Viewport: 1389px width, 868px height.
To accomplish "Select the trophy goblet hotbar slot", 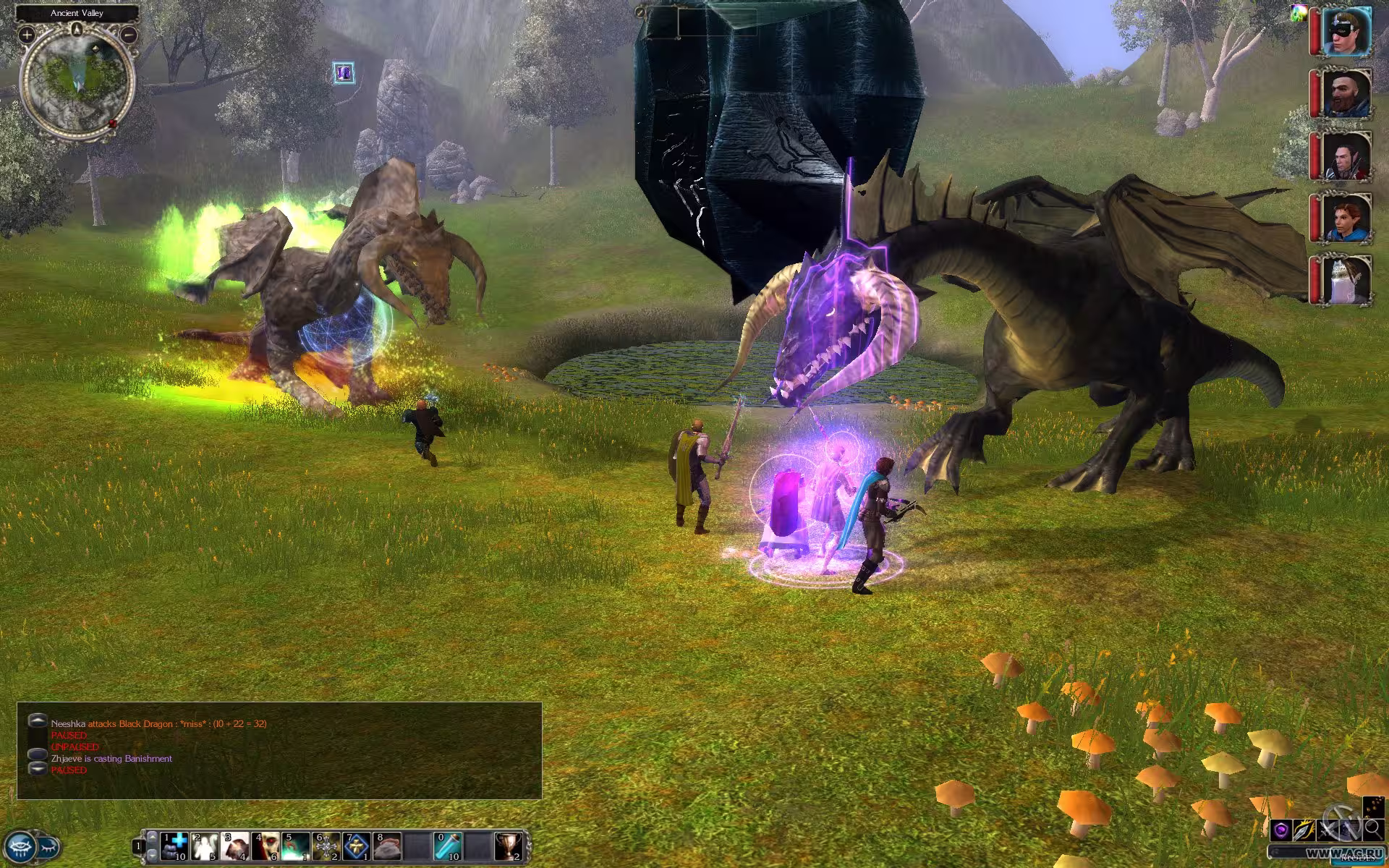I will coord(509,846).
